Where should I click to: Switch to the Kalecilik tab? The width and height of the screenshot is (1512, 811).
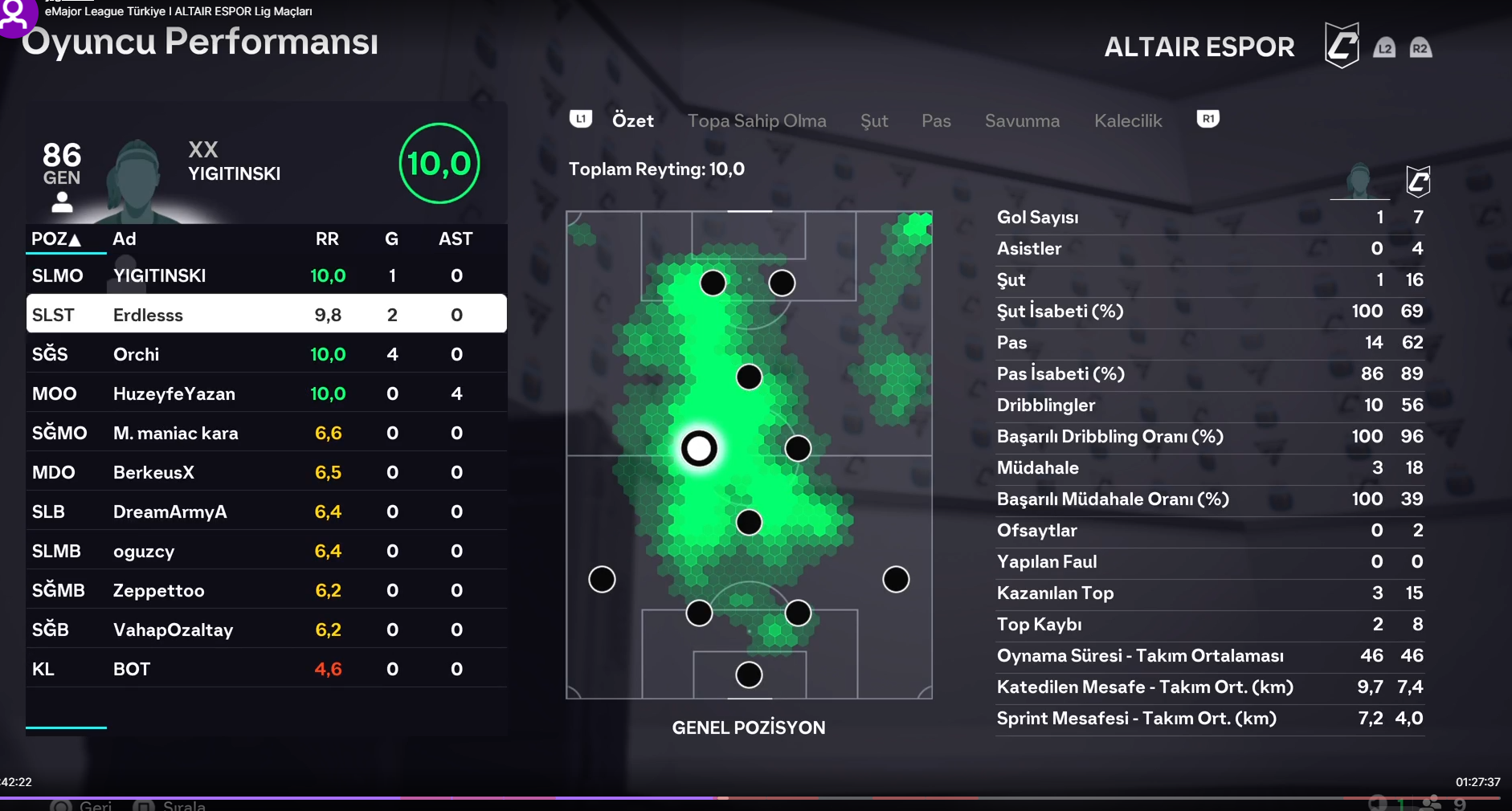click(1127, 121)
